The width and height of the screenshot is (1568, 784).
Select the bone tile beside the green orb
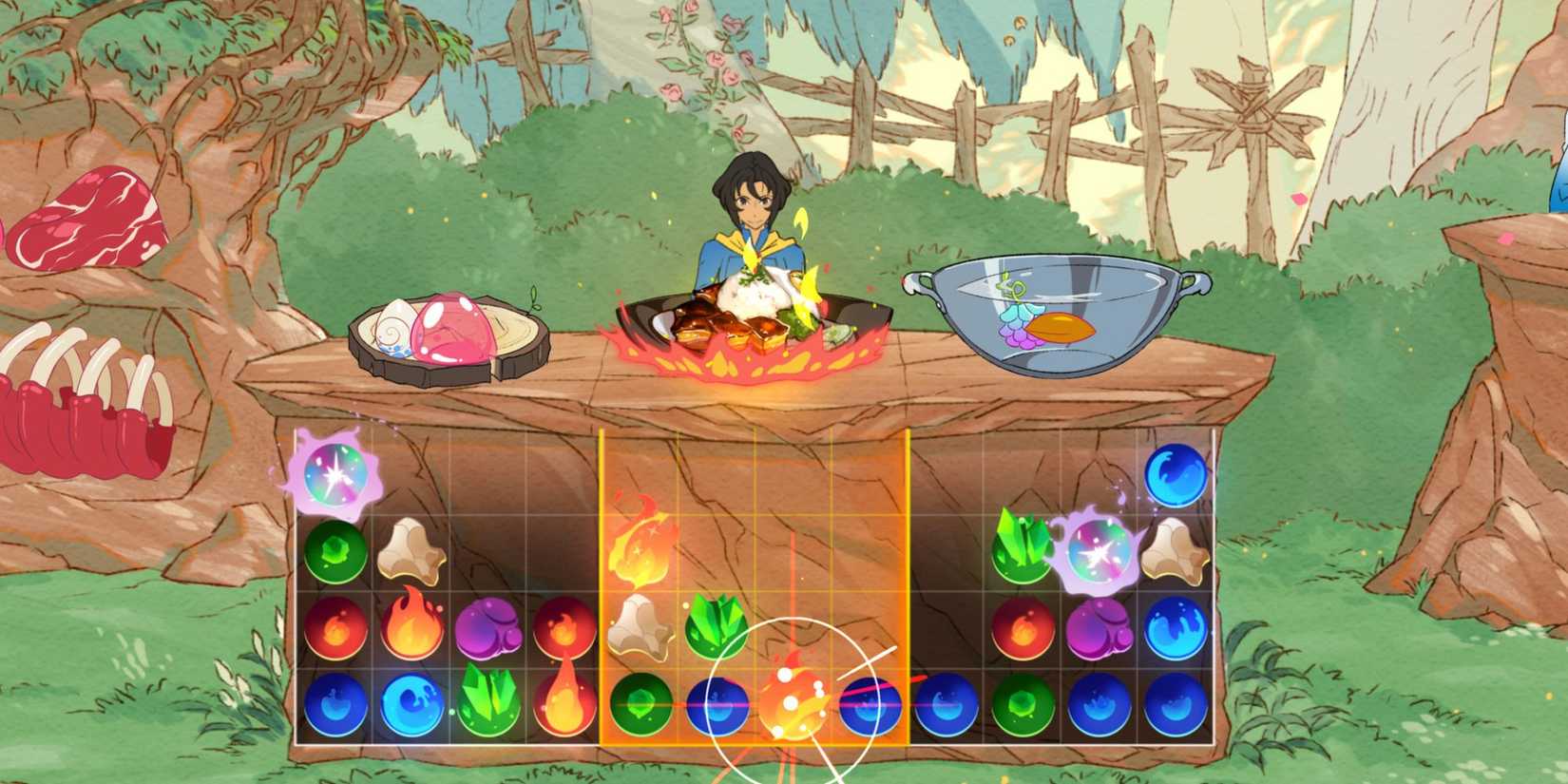(411, 550)
